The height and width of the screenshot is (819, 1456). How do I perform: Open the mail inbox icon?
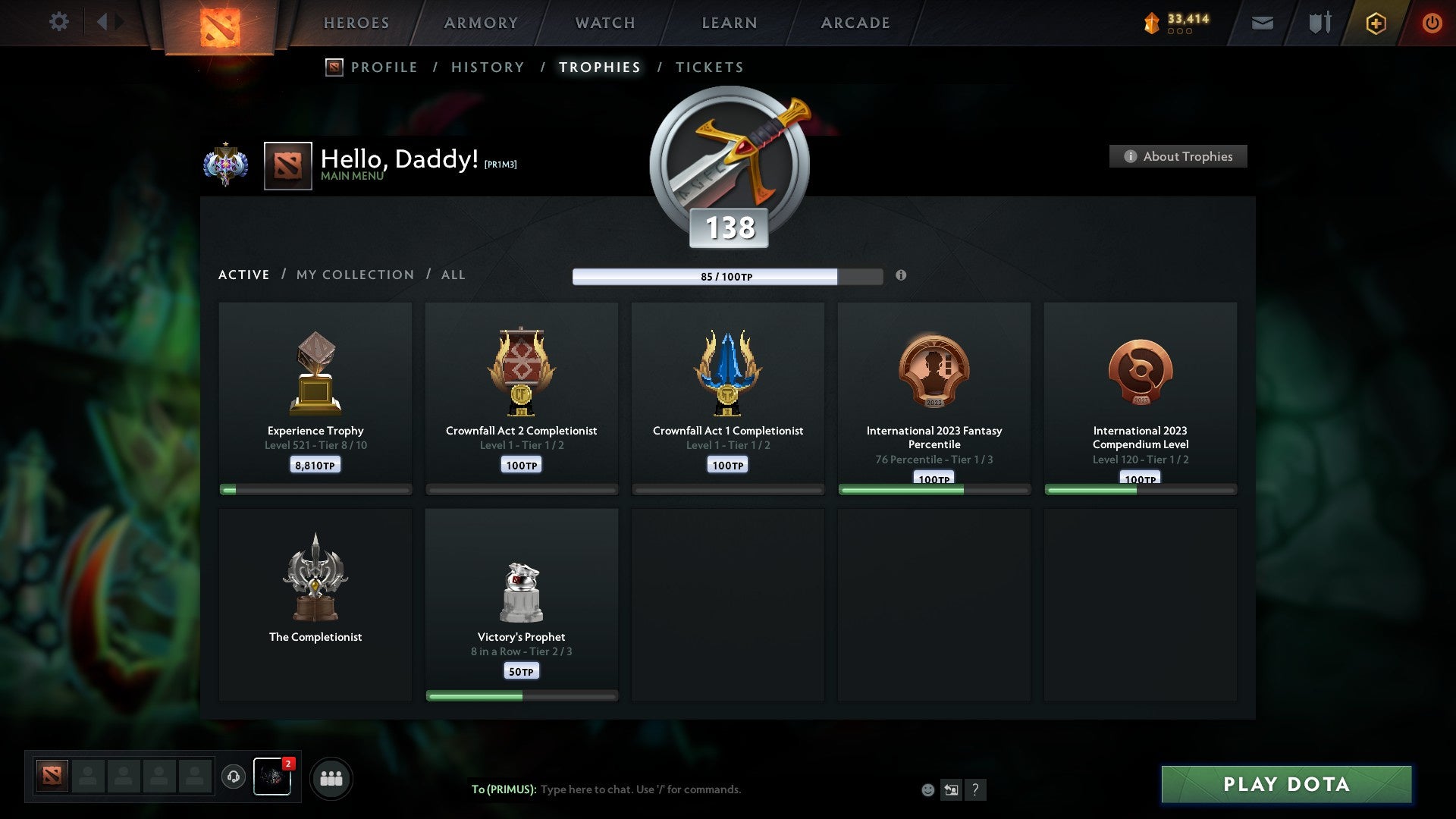(1262, 23)
